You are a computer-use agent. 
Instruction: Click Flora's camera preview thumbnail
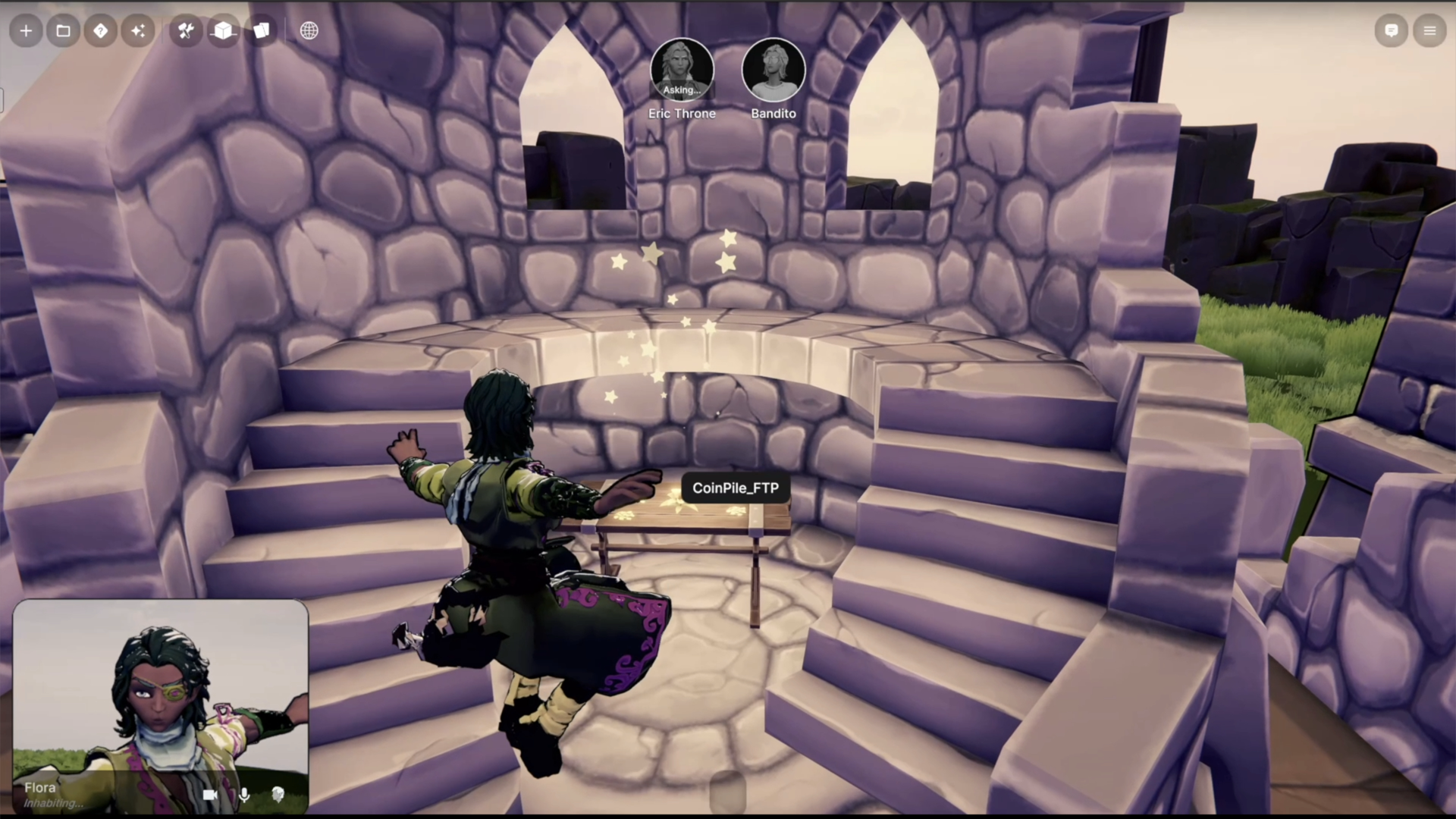coord(161,690)
